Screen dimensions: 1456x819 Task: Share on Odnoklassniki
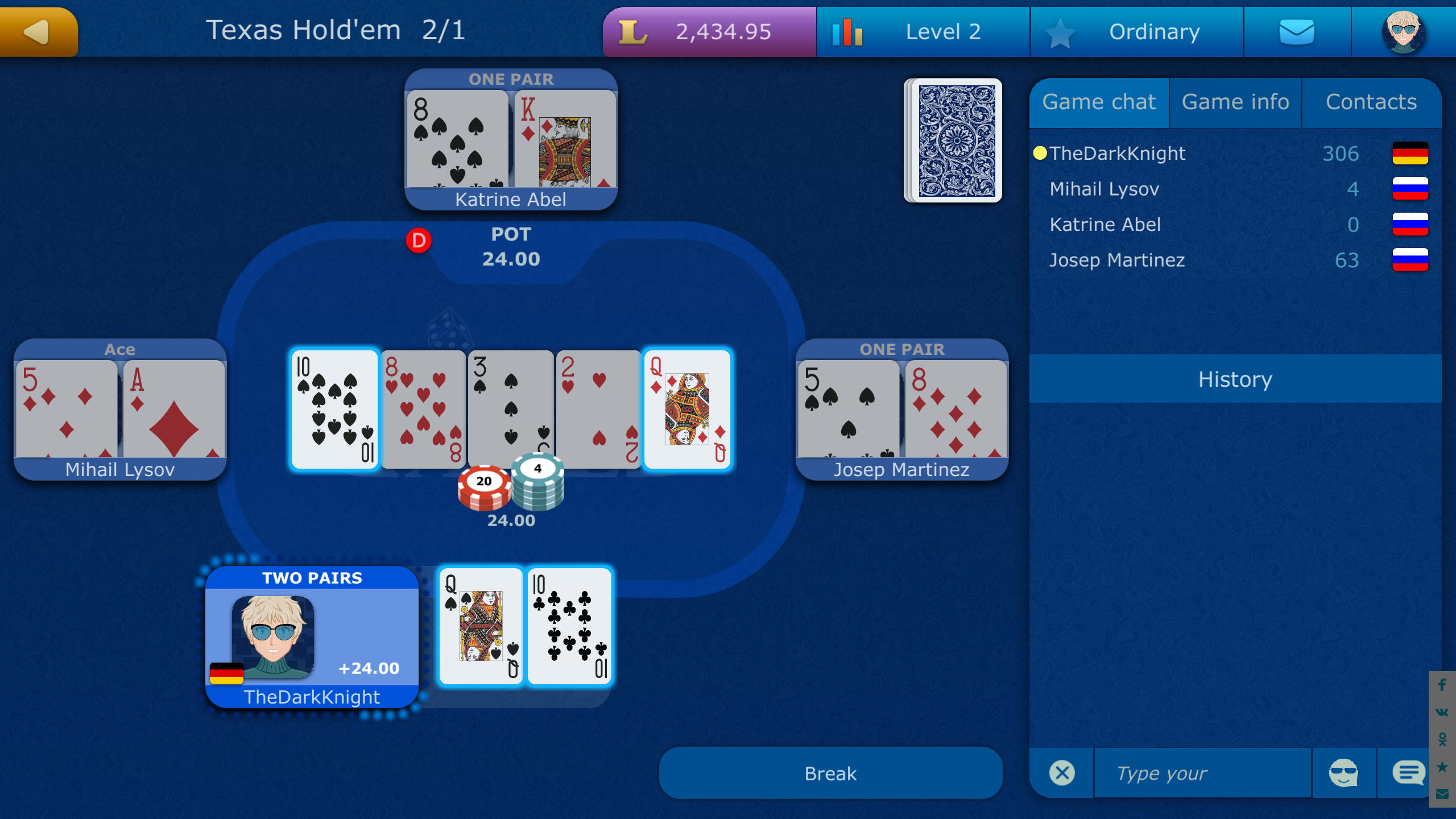tap(1441, 738)
